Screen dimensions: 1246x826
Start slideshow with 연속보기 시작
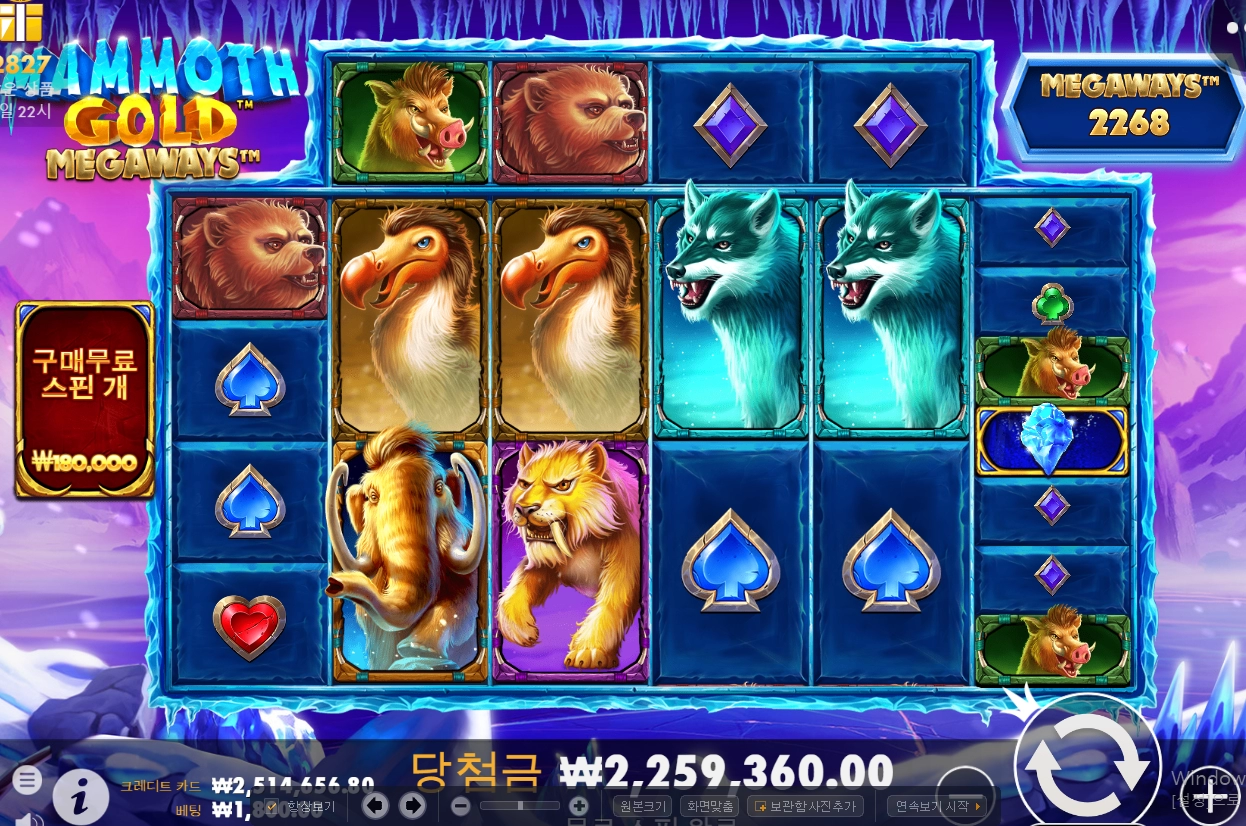[937, 806]
